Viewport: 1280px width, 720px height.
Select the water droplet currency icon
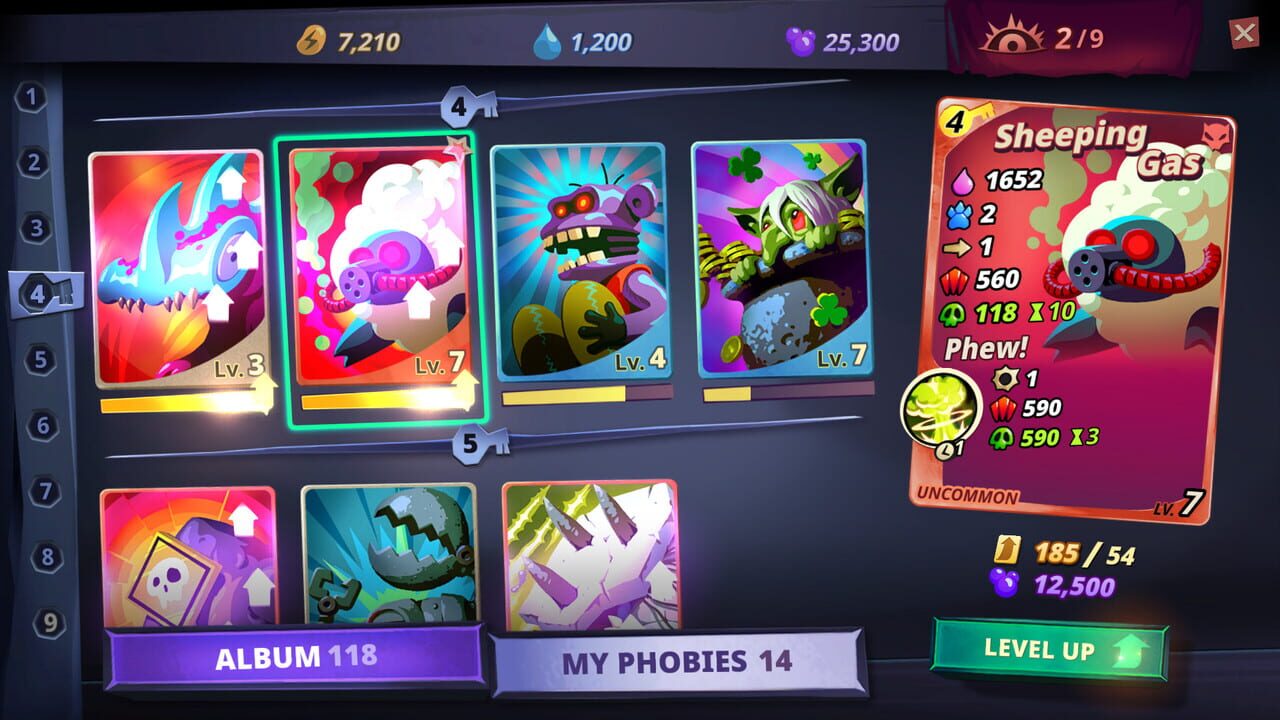(549, 38)
